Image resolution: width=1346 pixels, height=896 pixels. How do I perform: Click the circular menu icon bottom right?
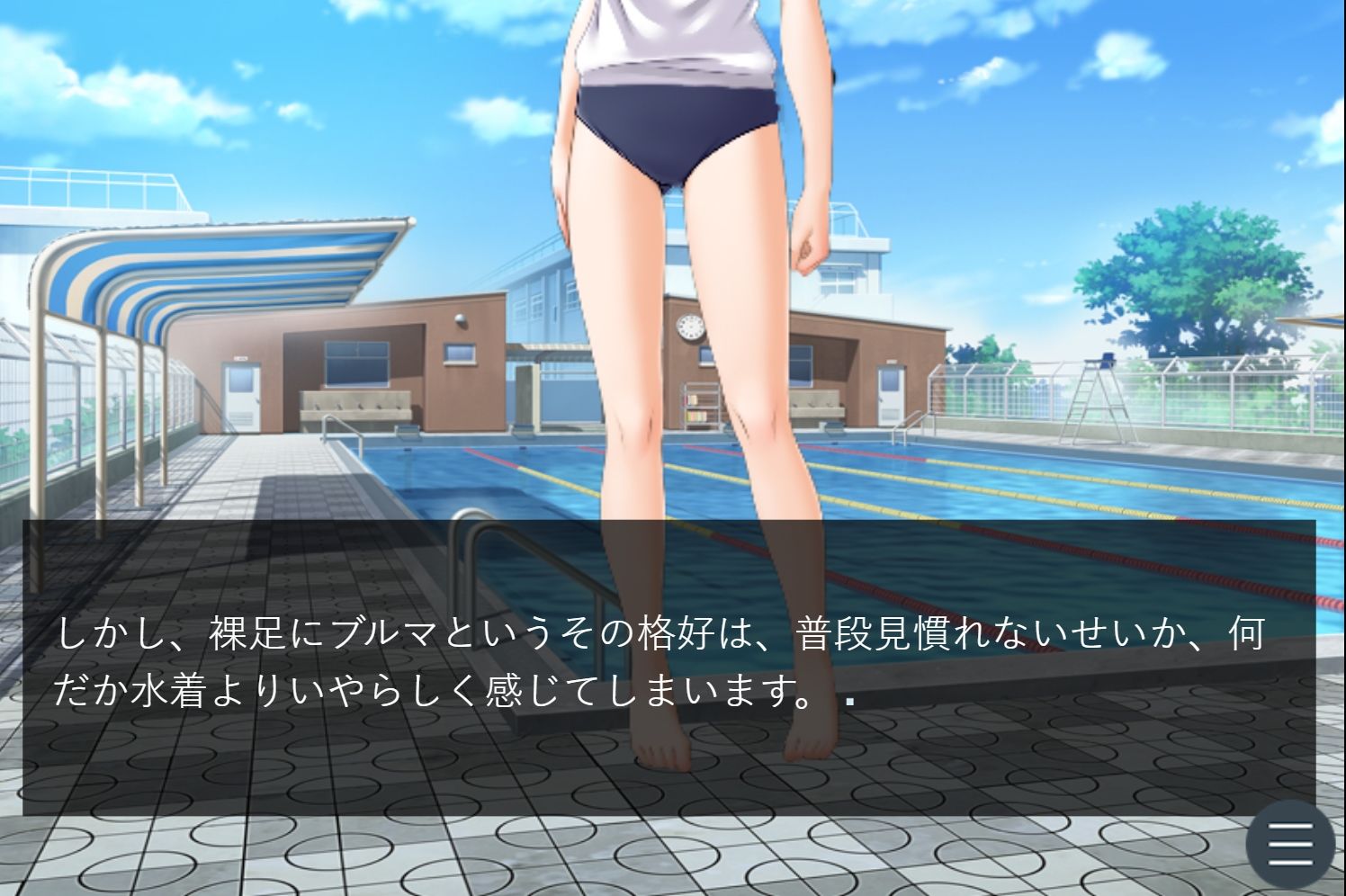pos(1288,844)
